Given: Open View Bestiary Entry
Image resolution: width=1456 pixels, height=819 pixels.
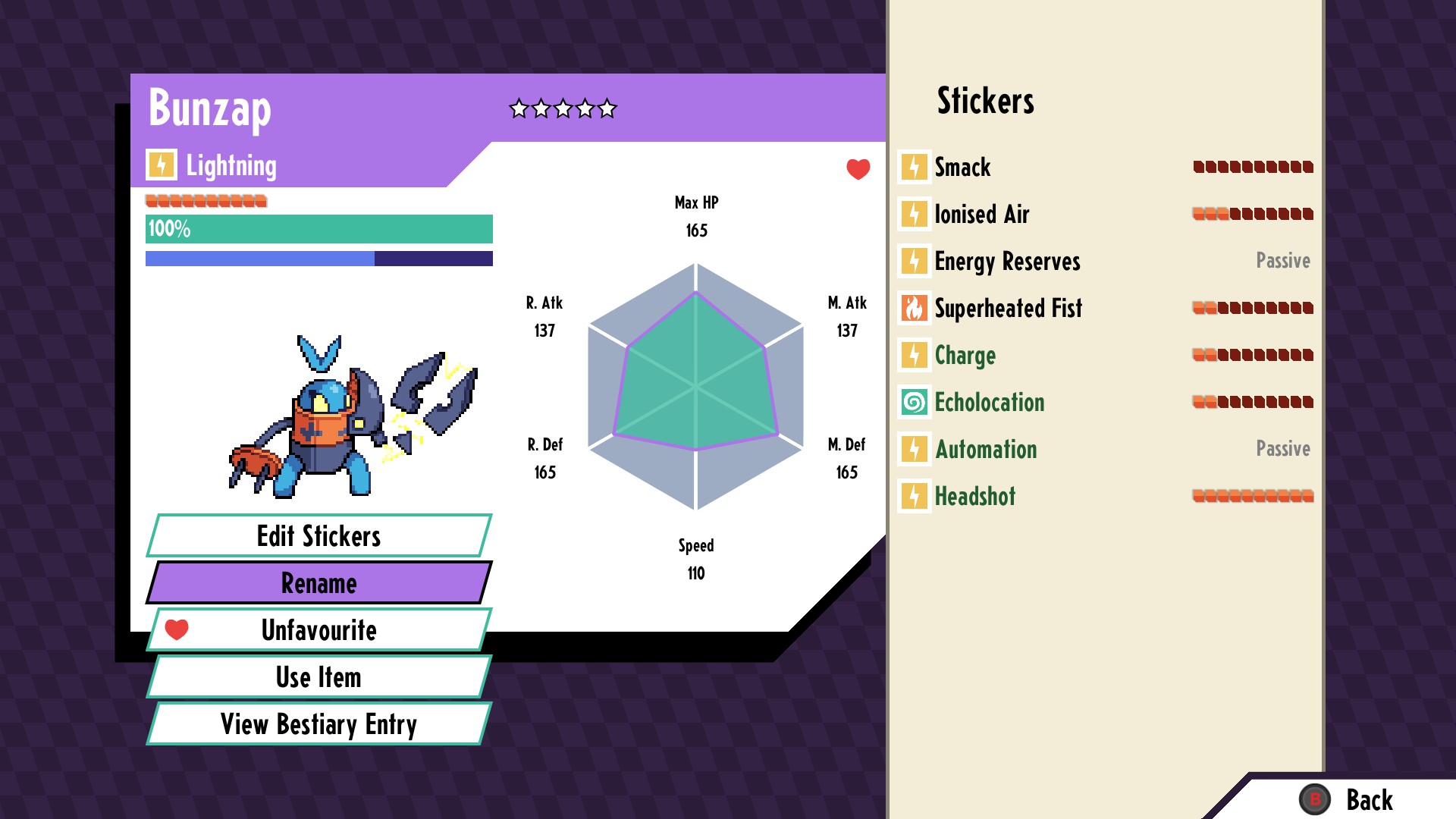Looking at the screenshot, I should pyautogui.click(x=318, y=724).
